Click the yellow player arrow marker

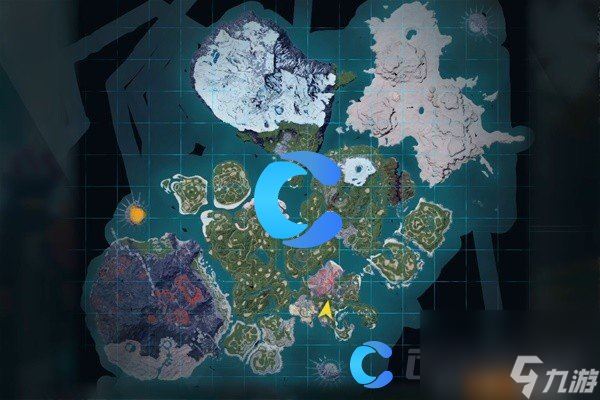point(326,310)
